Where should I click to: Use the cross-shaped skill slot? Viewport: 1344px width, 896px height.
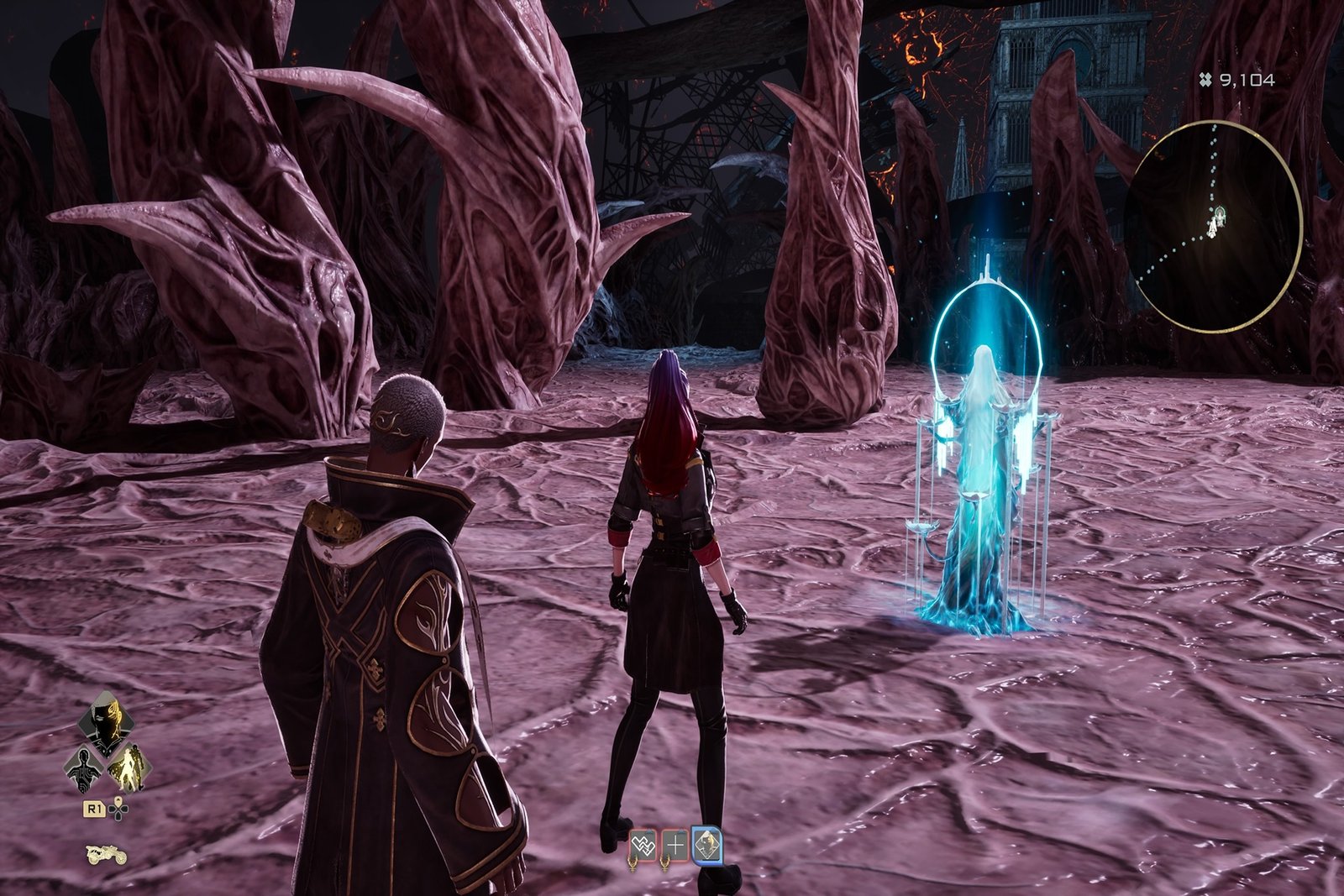click(x=675, y=846)
